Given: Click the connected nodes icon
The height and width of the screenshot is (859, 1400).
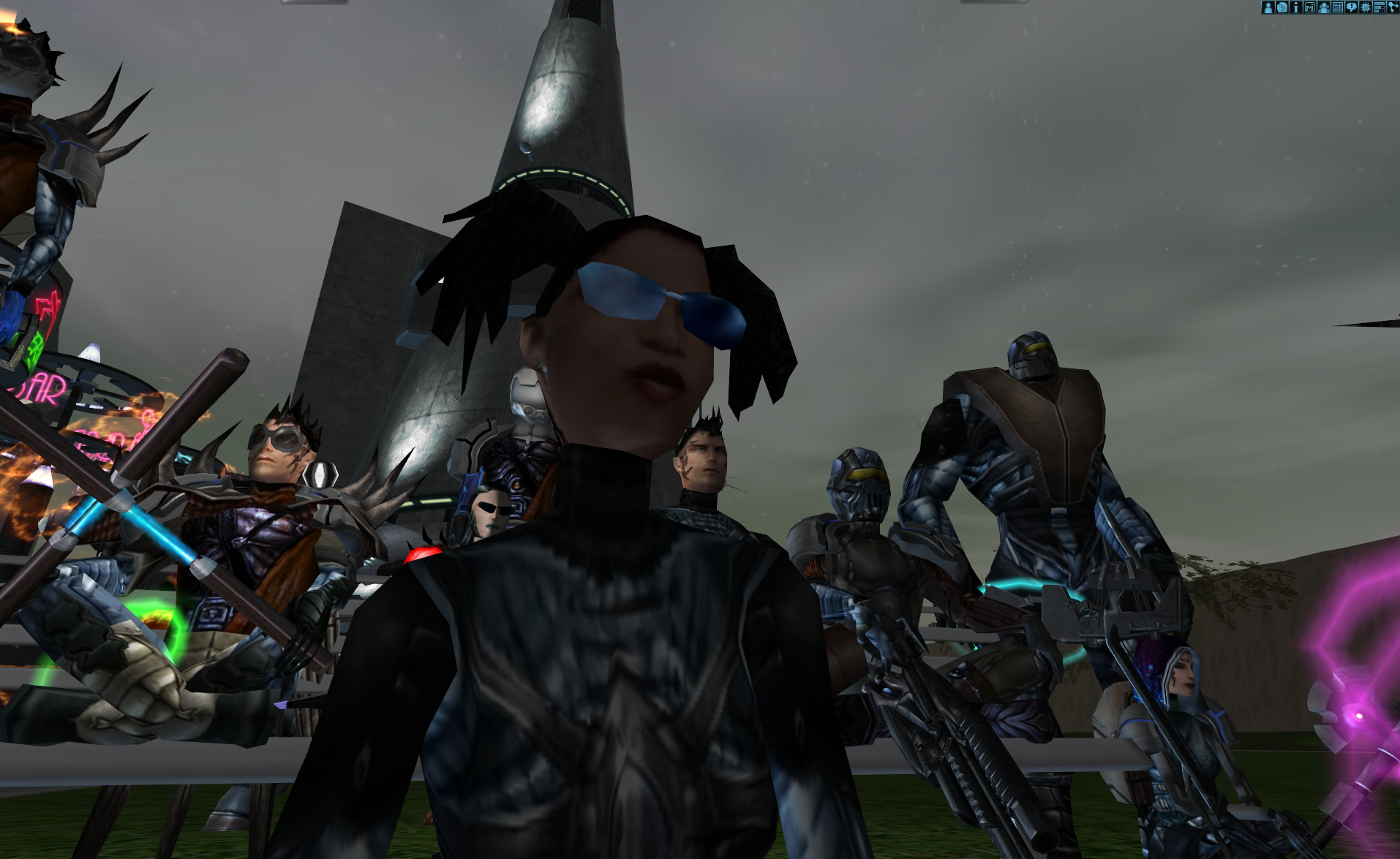Looking at the screenshot, I should [1393, 7].
